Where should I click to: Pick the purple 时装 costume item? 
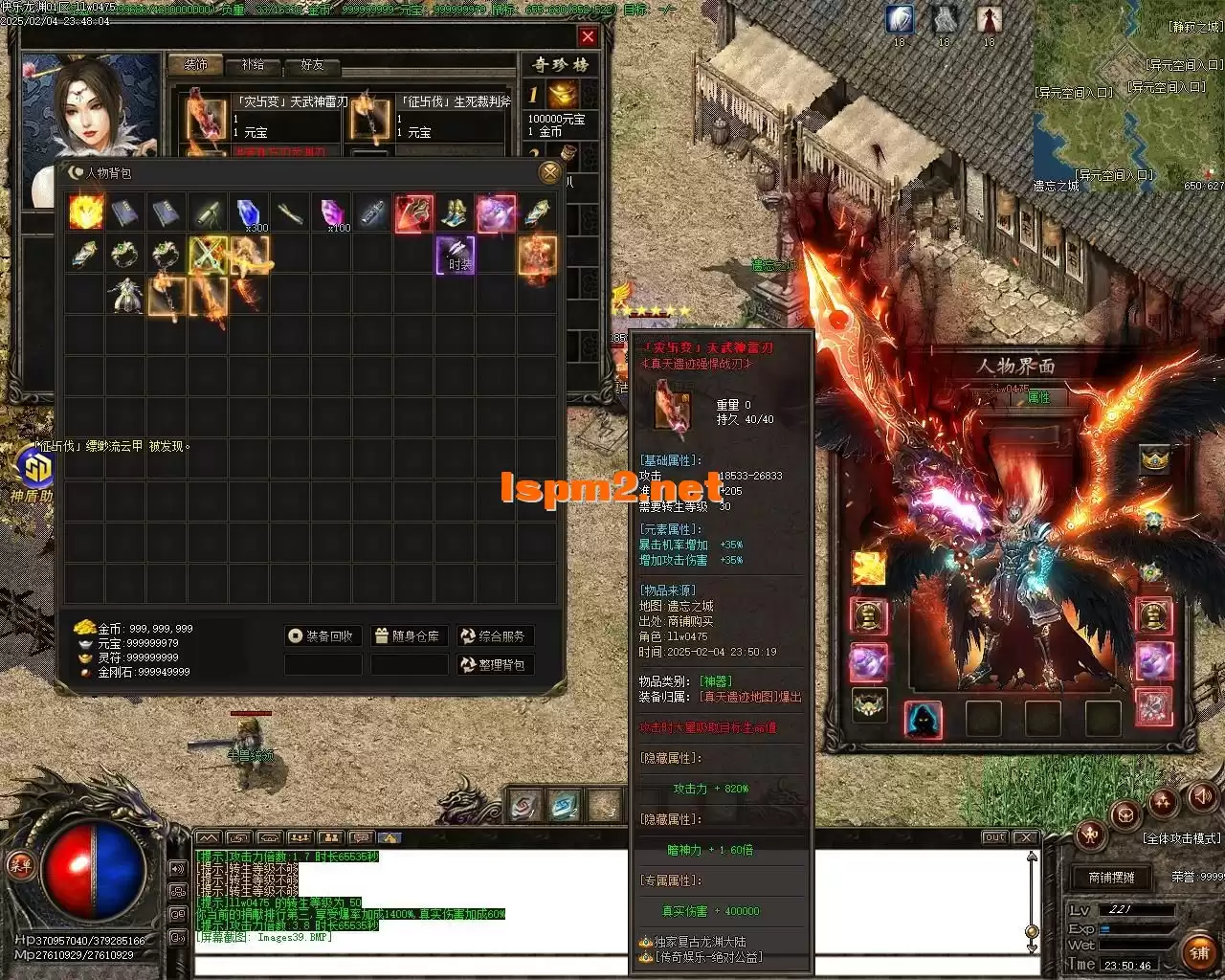tap(456, 256)
